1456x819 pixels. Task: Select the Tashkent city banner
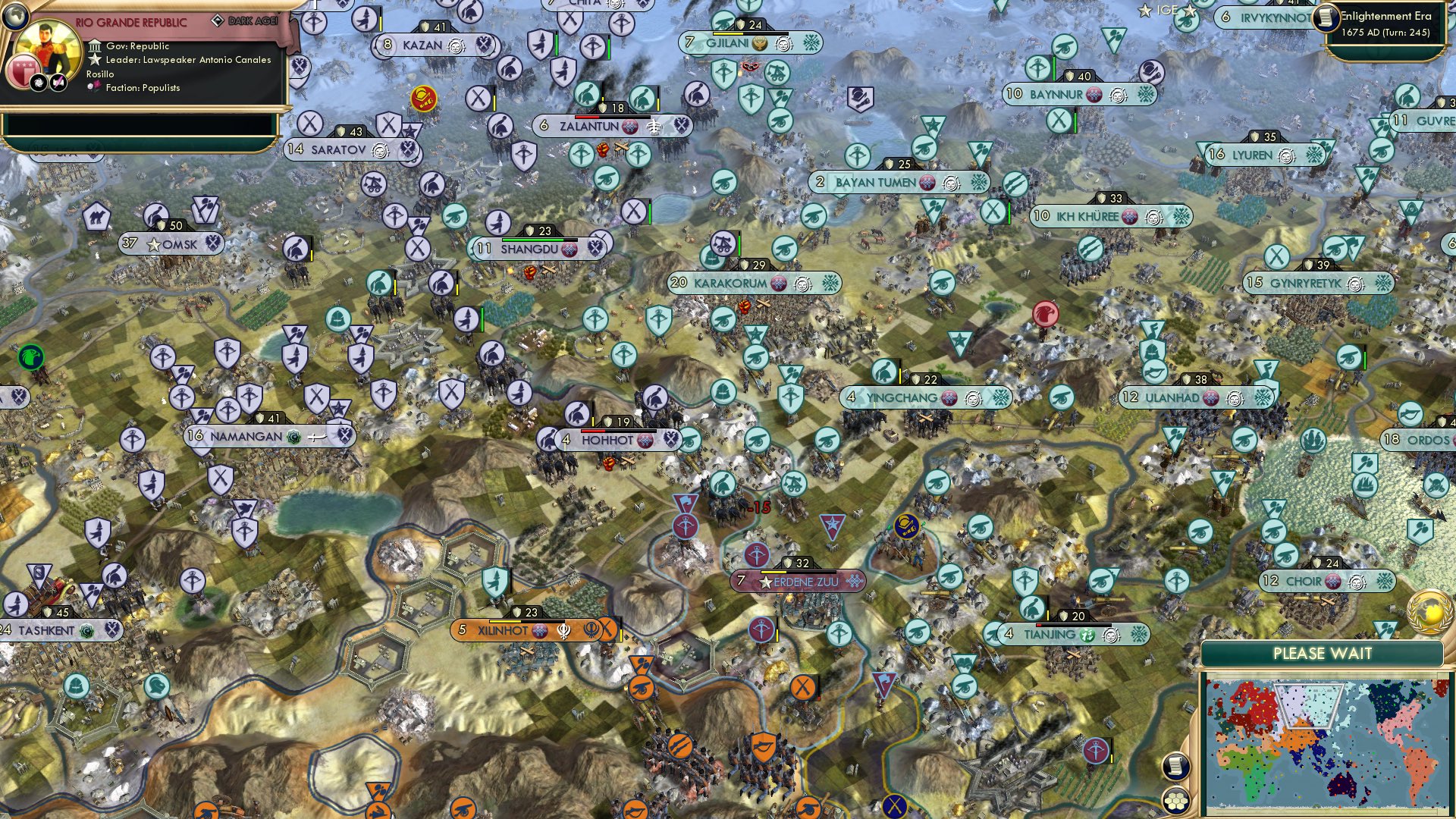(45, 629)
